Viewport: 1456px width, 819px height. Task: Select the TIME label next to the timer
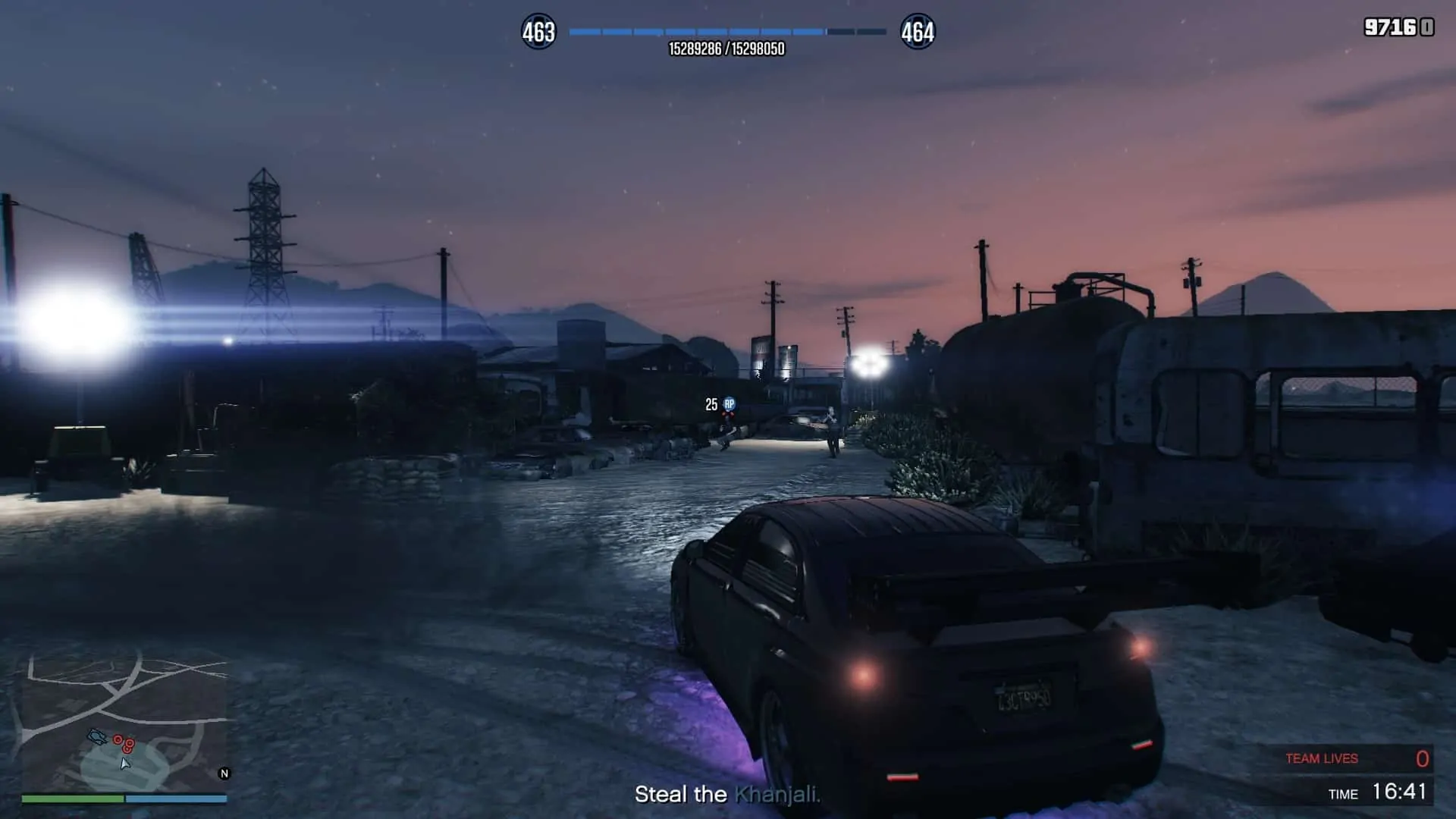1342,795
